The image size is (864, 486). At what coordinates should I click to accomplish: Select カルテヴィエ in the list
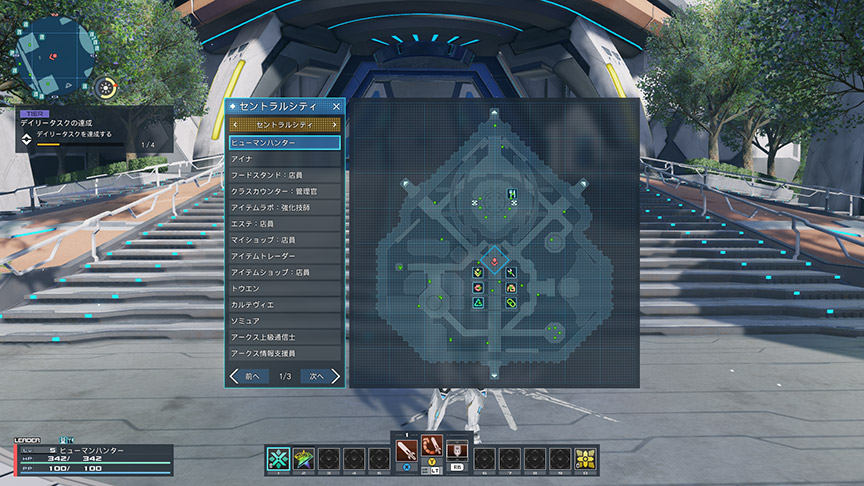[284, 304]
